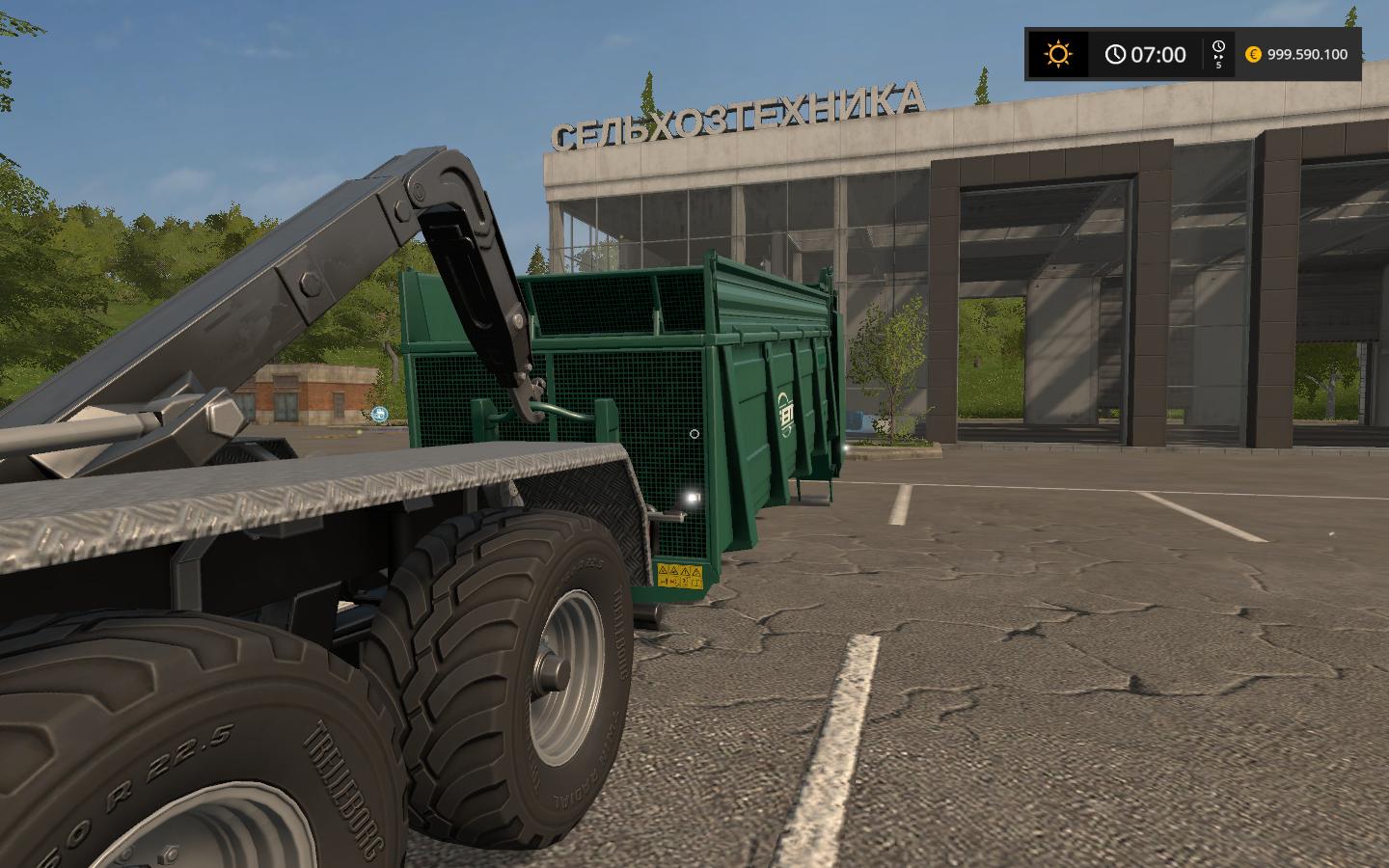Select the time scale speed indicator
Viewport: 1389px width, 868px height.
point(1218,54)
